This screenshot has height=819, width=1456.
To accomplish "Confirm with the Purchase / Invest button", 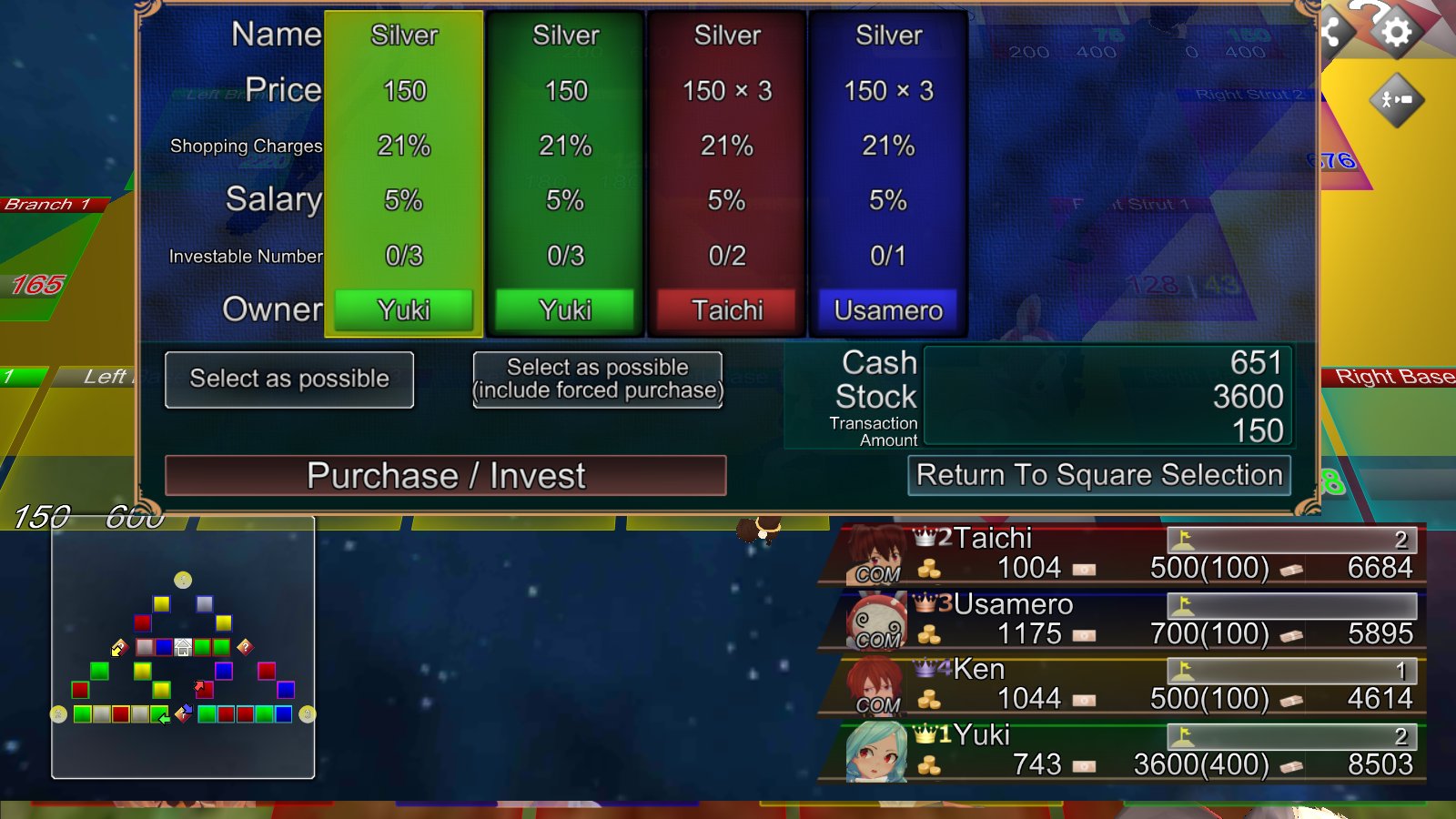I will coord(445,475).
